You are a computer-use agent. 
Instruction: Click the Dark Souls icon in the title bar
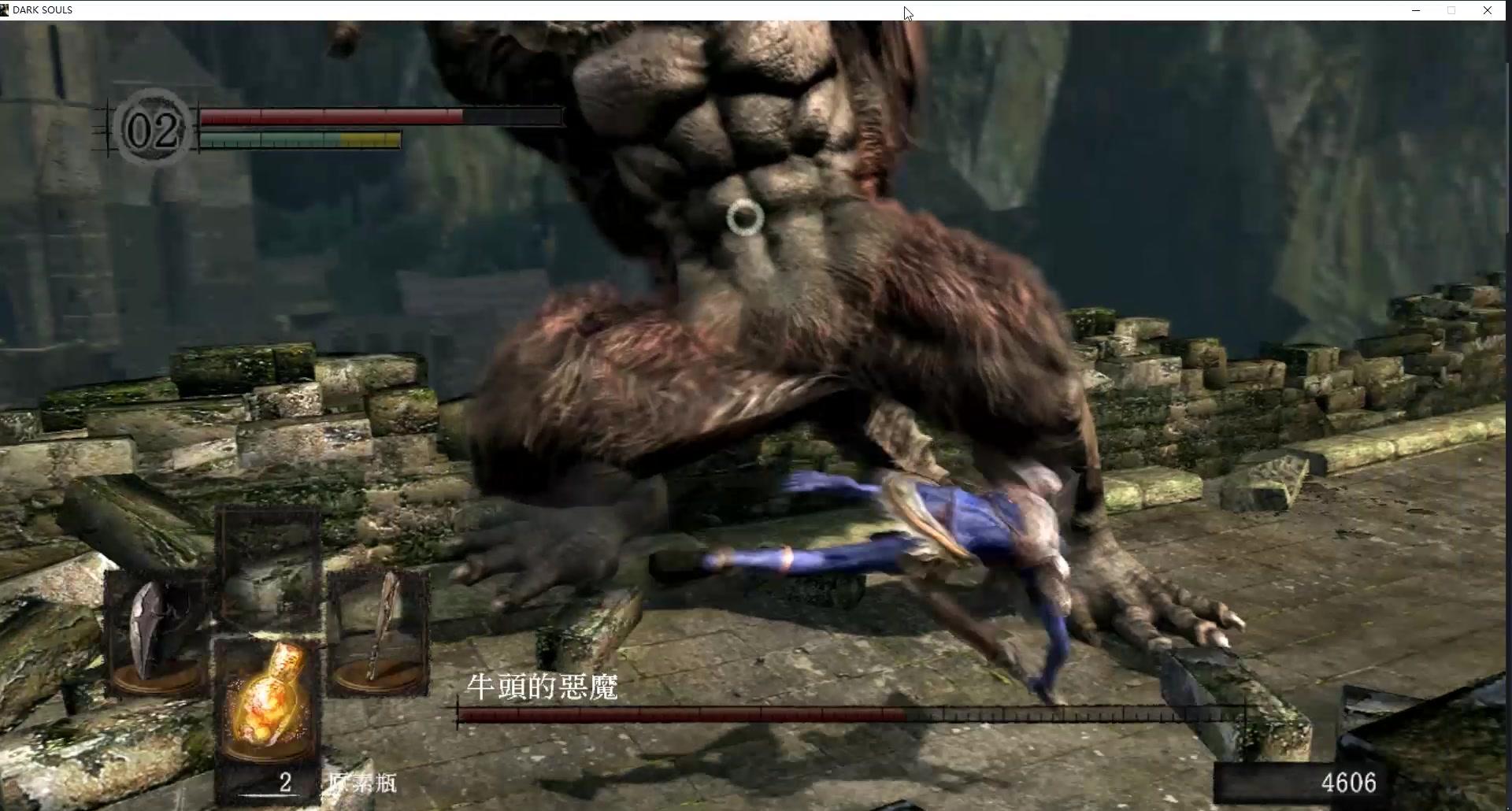tap(6, 9)
